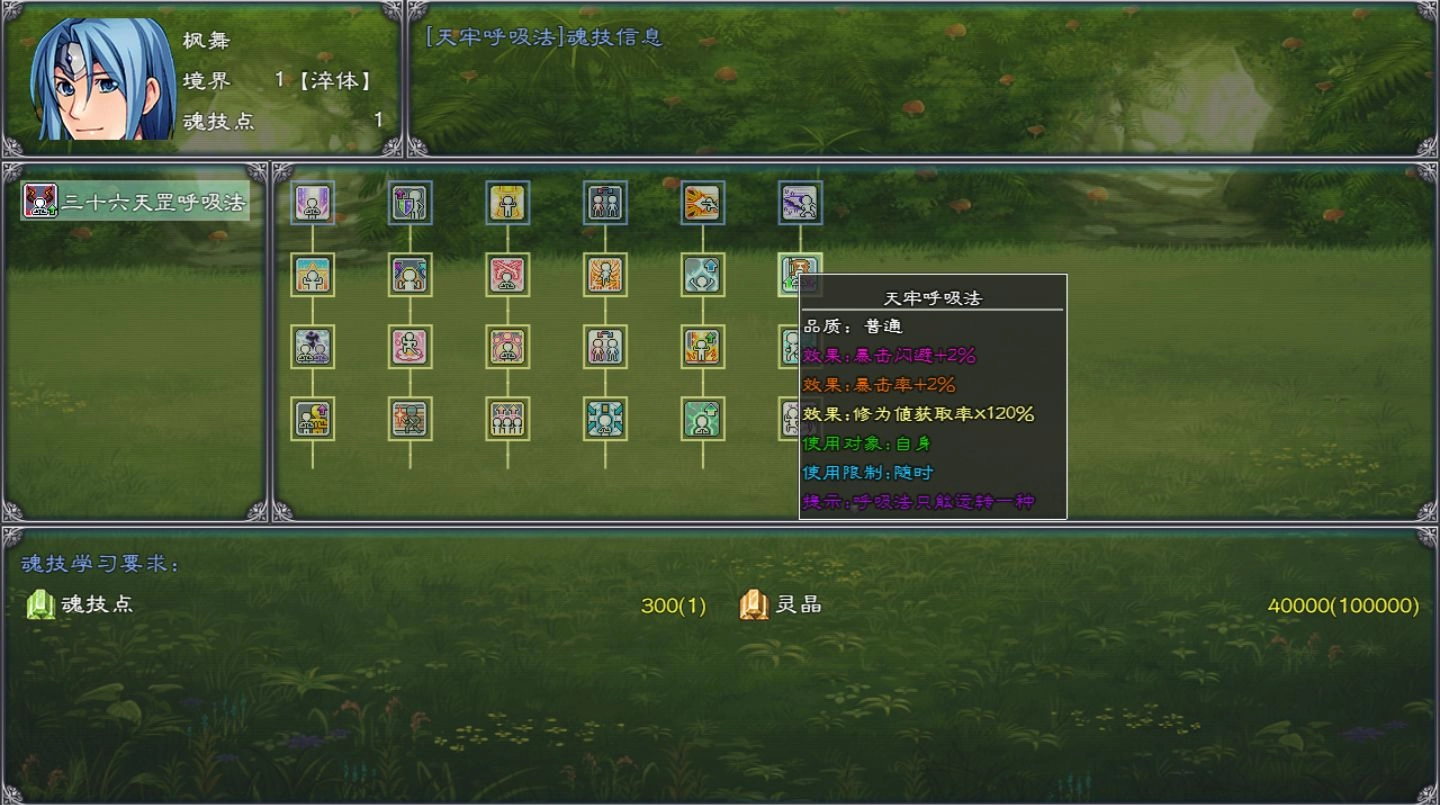The height and width of the screenshot is (805, 1440).
Task: Select the purple aura breathing skill icon, top row first
Action: (x=313, y=202)
